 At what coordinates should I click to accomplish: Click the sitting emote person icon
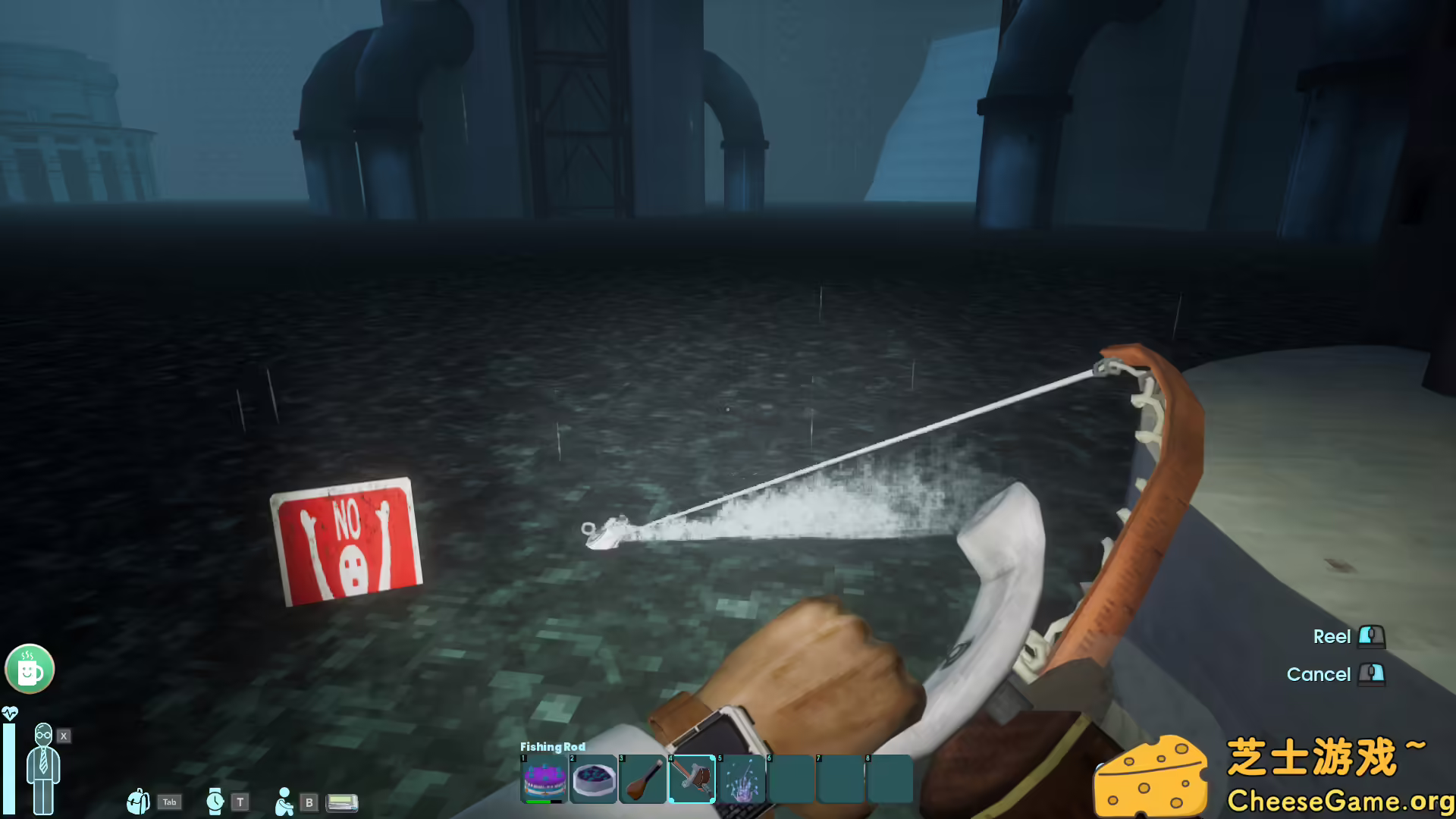284,802
